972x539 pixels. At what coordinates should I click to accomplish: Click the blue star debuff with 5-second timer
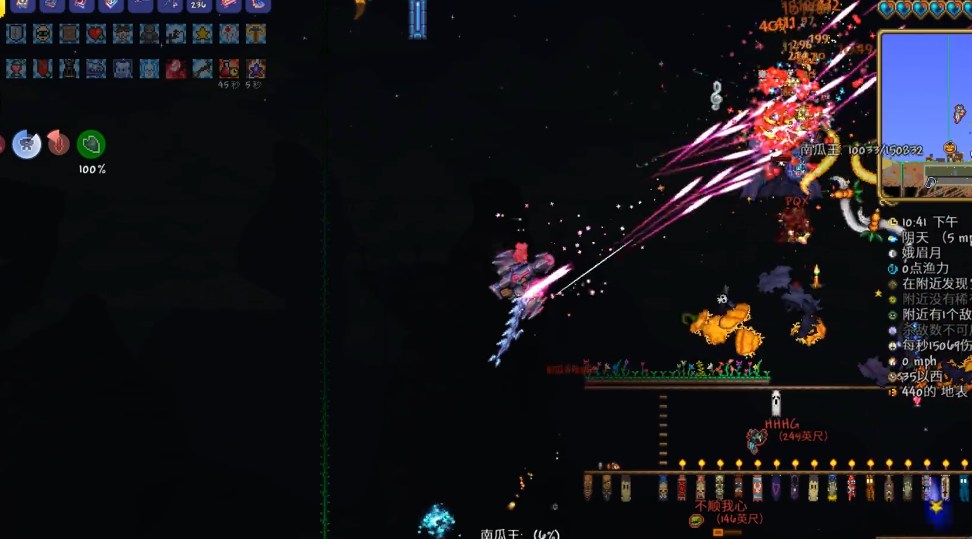(256, 68)
